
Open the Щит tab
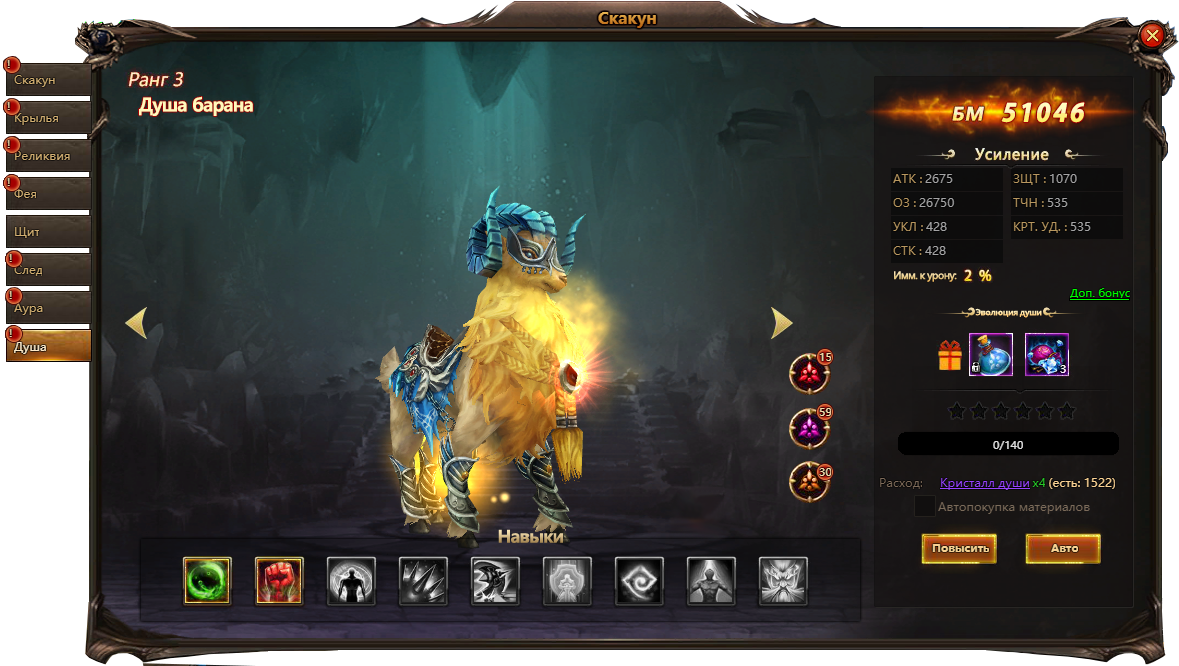point(48,232)
